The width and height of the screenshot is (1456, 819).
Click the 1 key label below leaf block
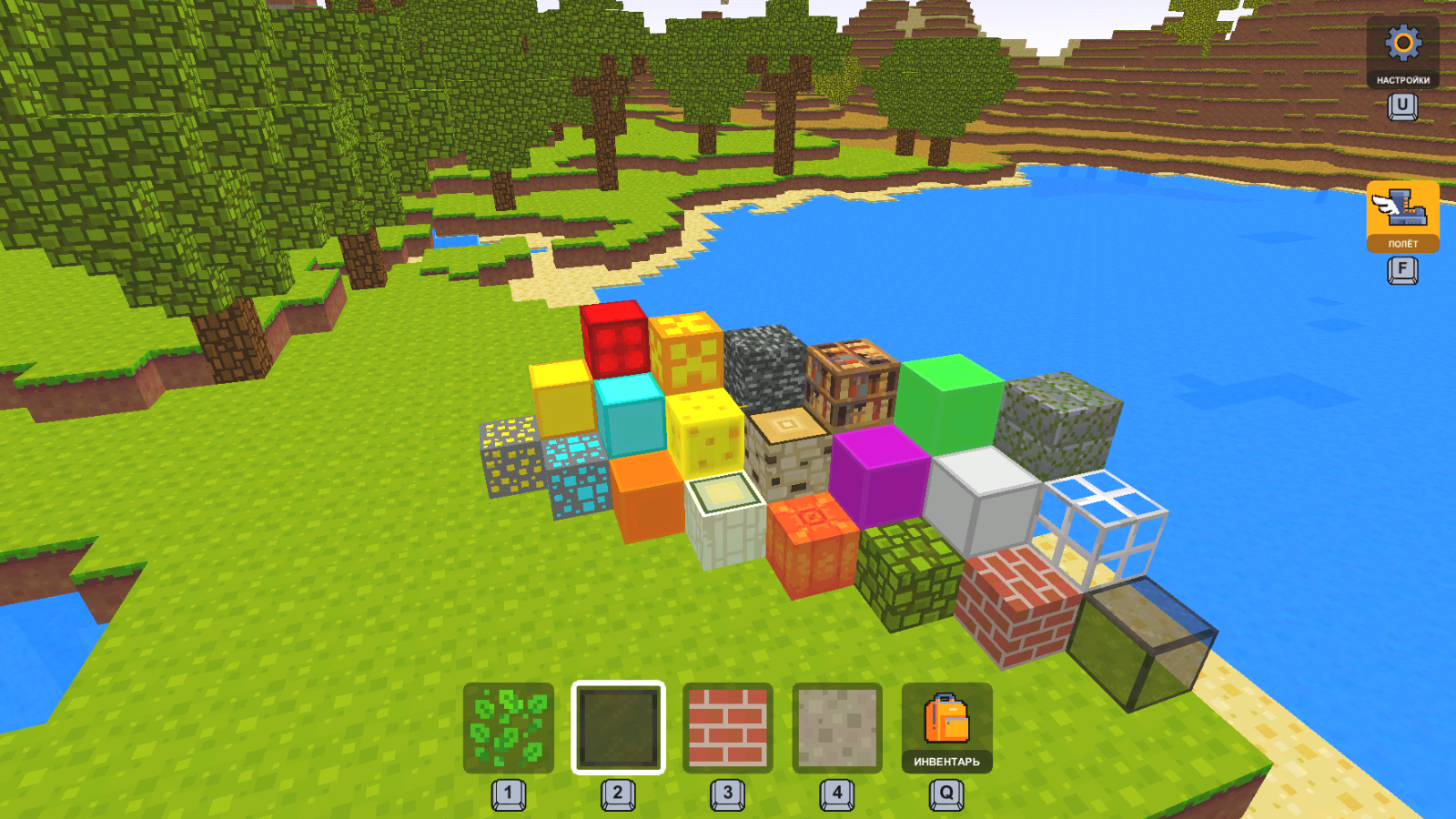coord(510,791)
